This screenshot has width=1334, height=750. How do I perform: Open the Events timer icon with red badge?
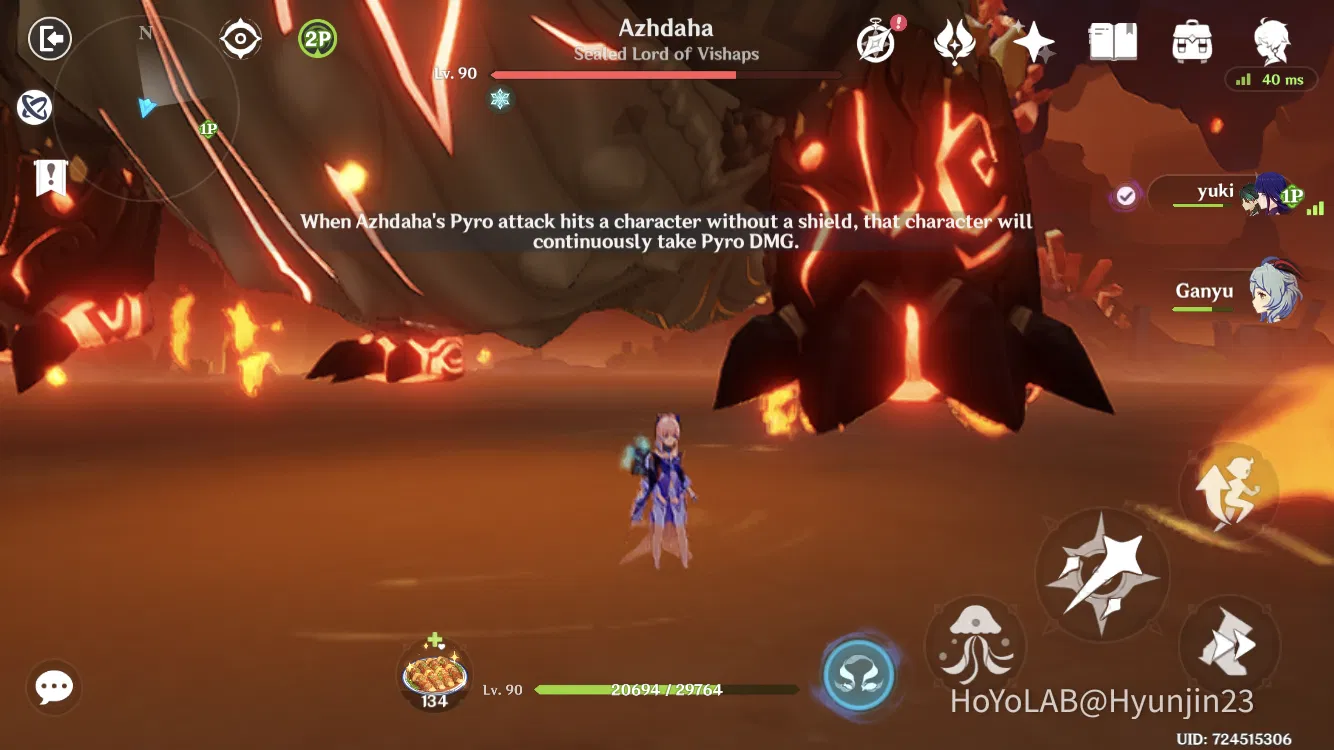tap(875, 42)
